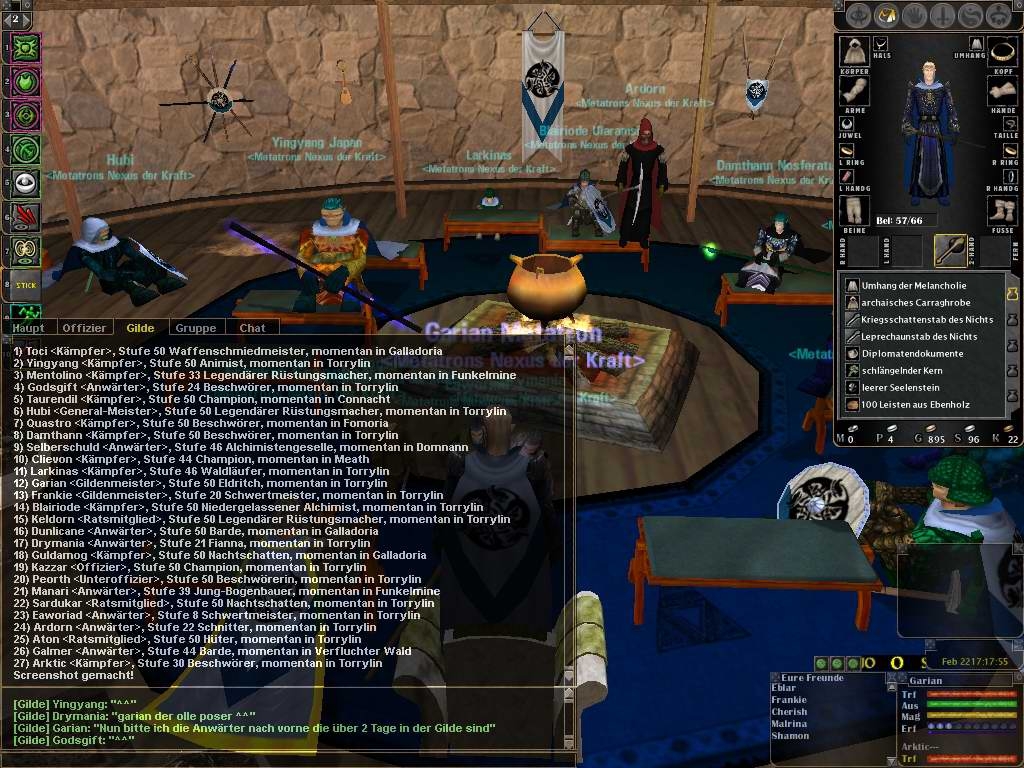Select the Gruppe chat tab

click(195, 328)
